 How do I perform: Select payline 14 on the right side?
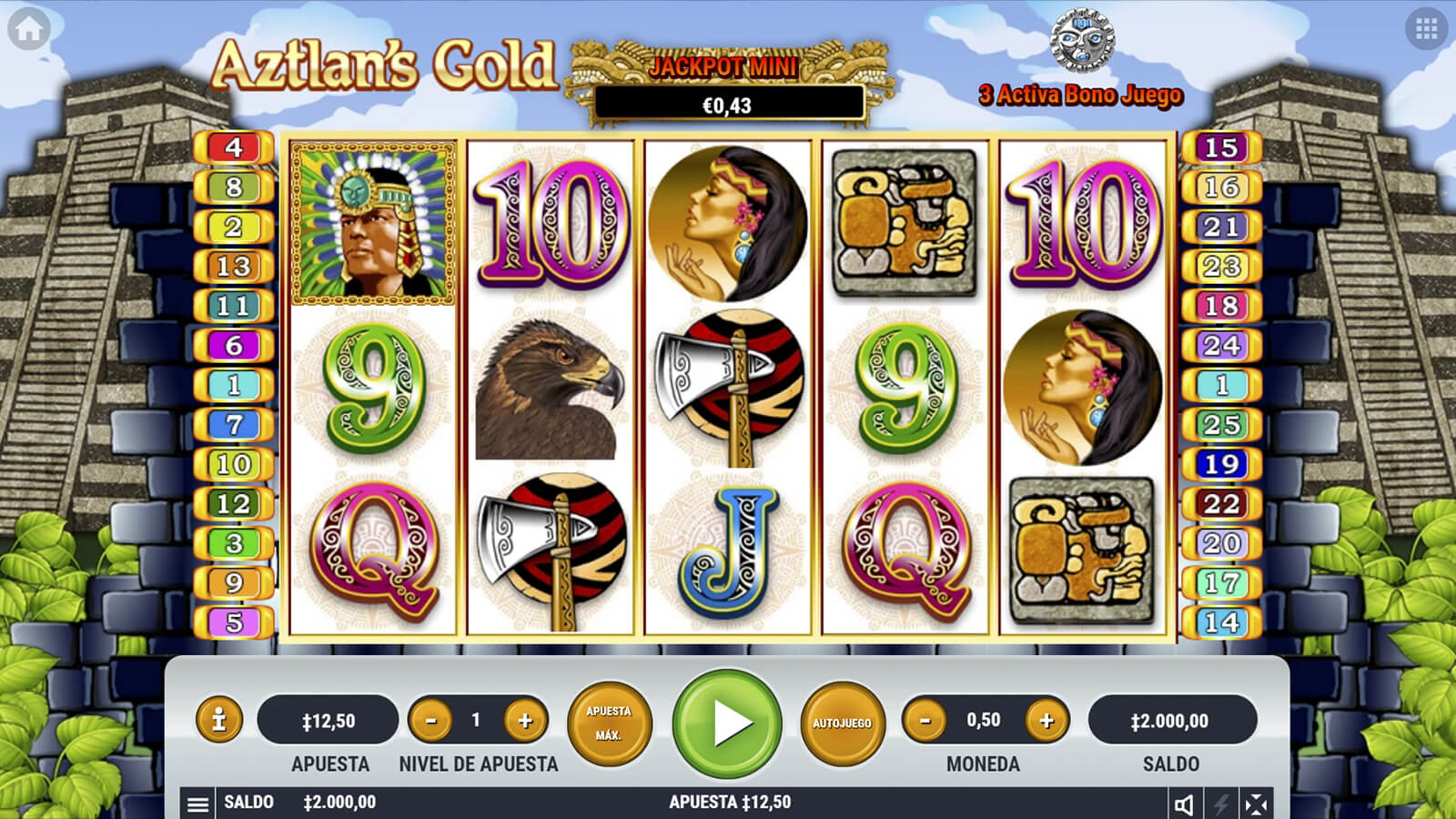pos(1221,622)
